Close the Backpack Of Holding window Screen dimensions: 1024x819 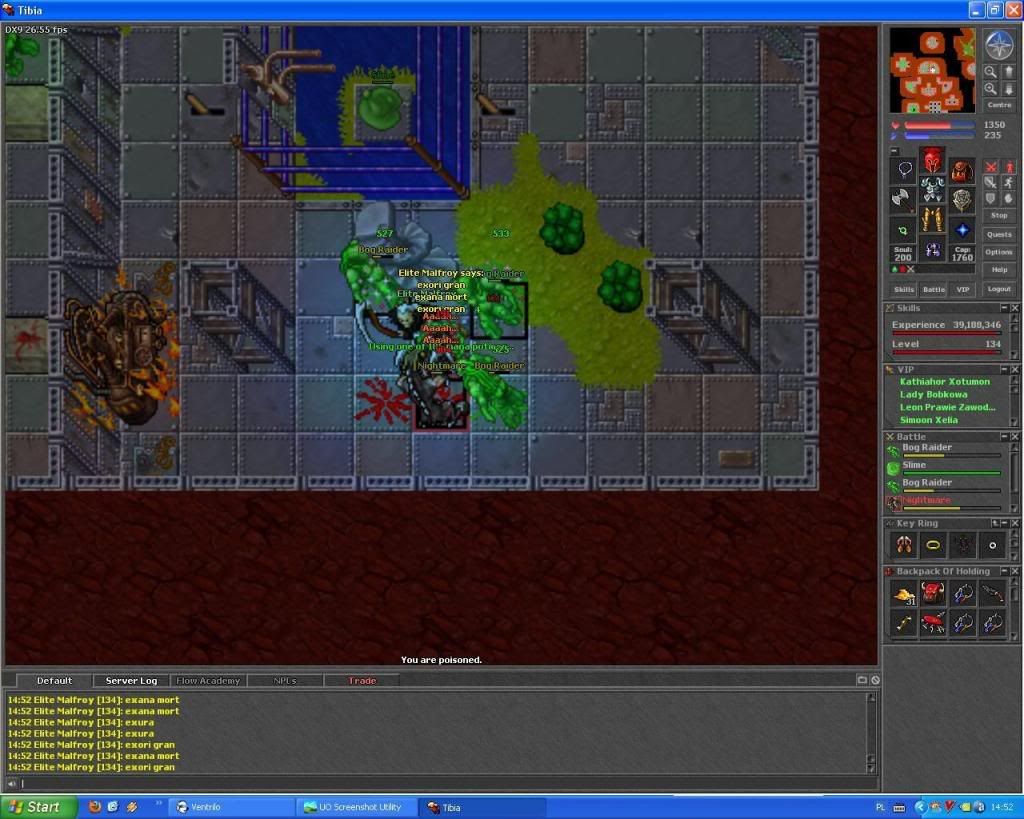1016,572
